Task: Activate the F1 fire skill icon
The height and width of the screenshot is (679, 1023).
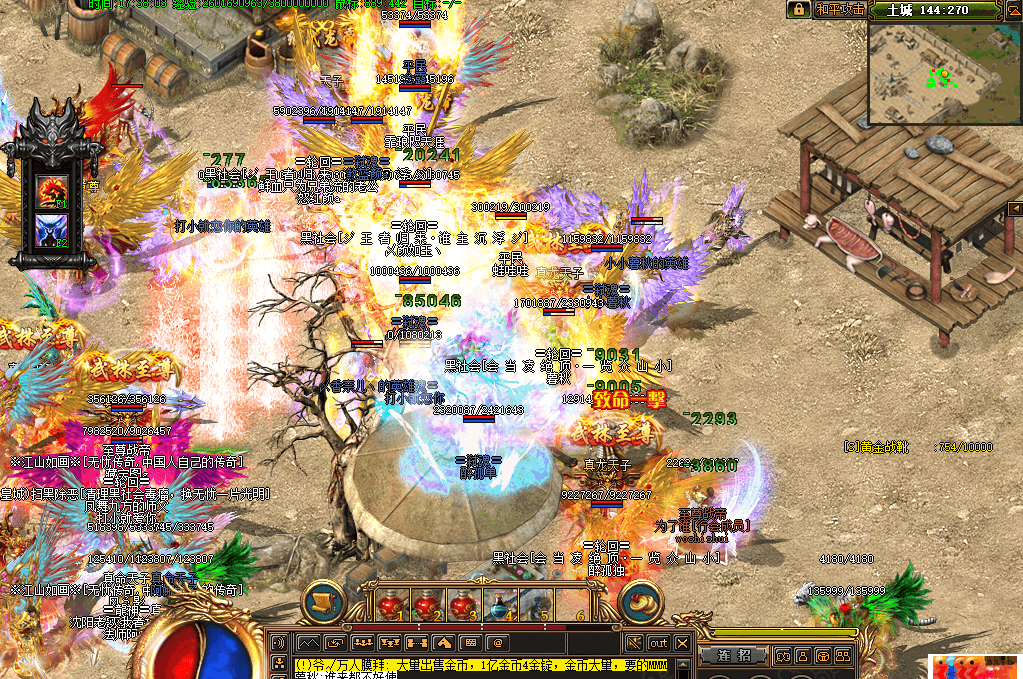Action: pyautogui.click(x=51, y=189)
